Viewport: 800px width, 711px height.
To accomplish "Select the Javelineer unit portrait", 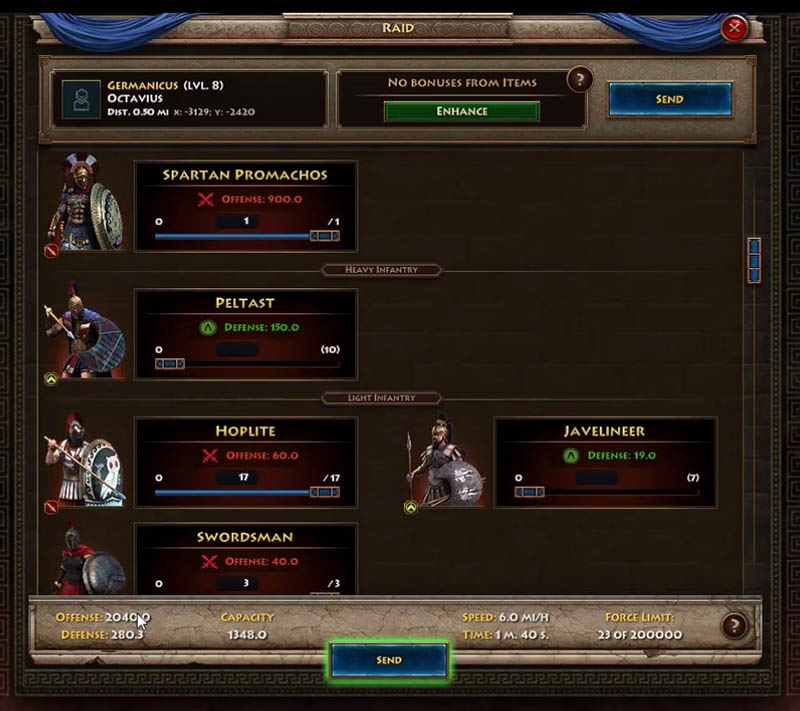I will click(446, 460).
